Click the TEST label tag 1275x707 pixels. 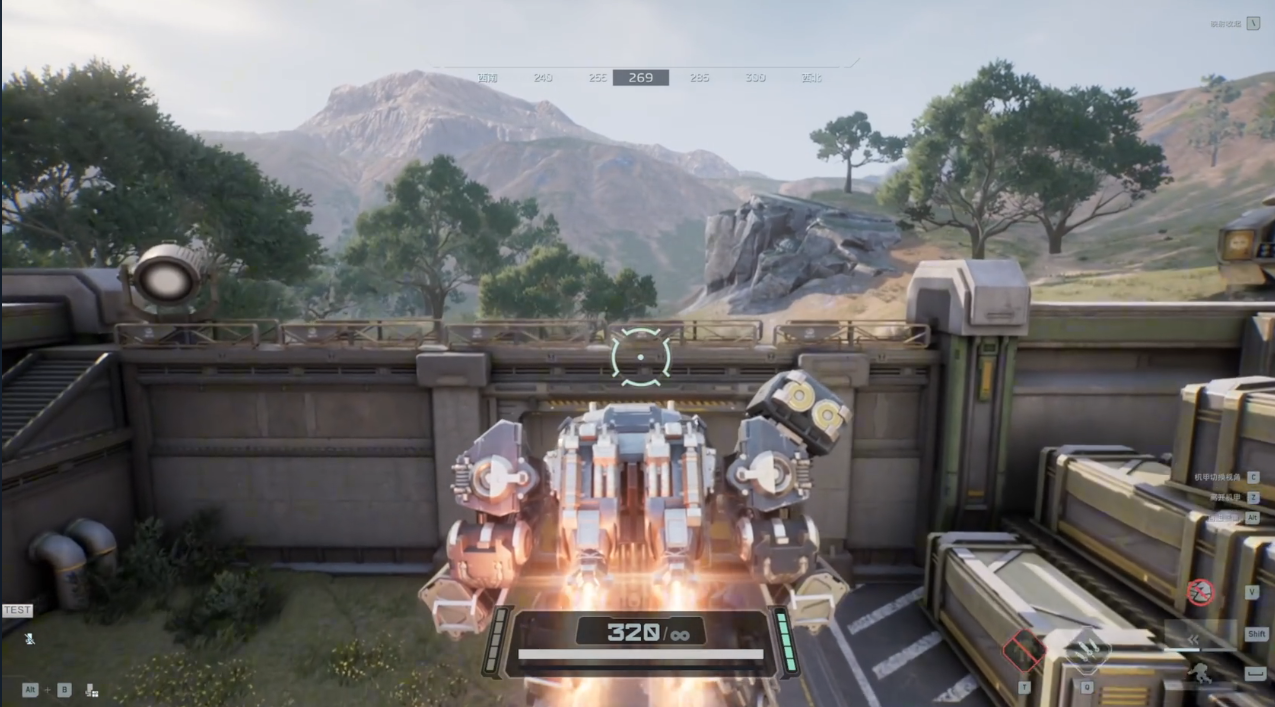click(x=17, y=610)
